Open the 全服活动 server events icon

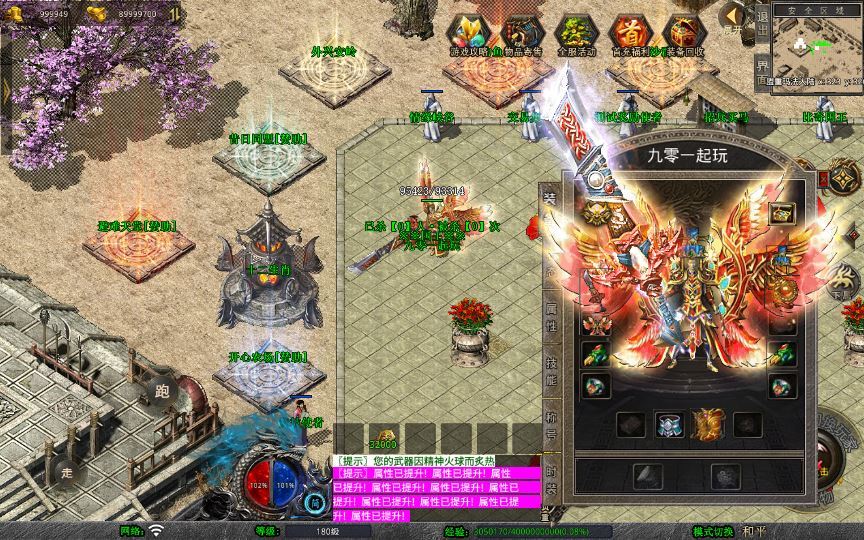(x=574, y=33)
